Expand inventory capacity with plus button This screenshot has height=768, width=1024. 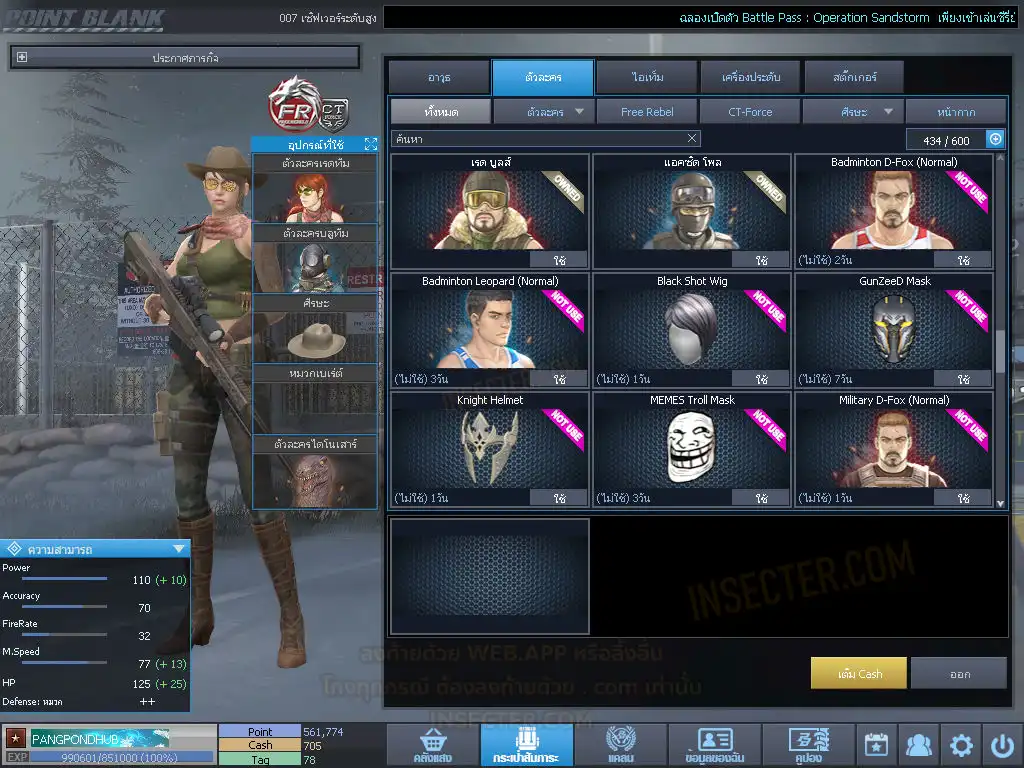995,139
